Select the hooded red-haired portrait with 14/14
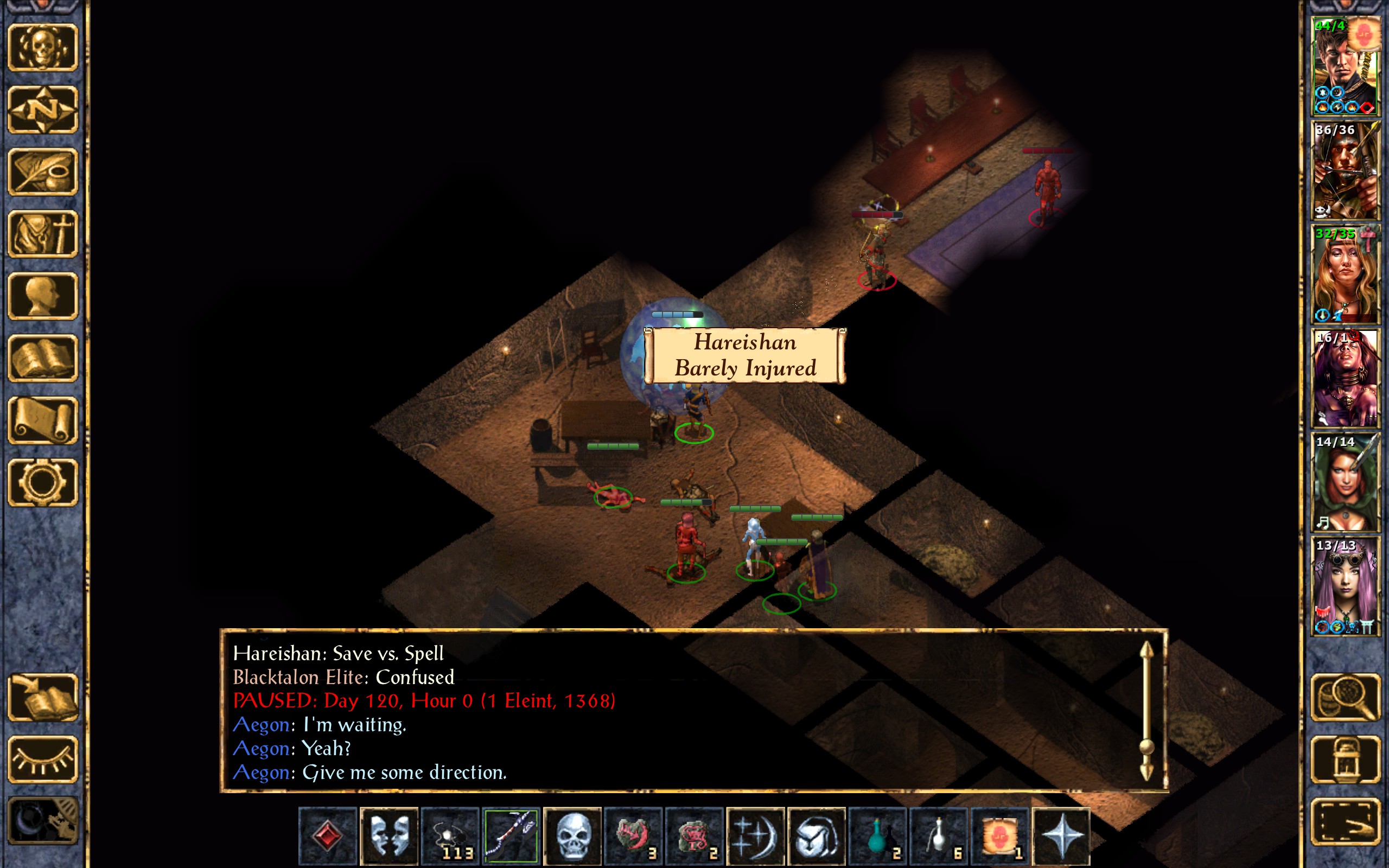The height and width of the screenshot is (868, 1389). pos(1345,482)
